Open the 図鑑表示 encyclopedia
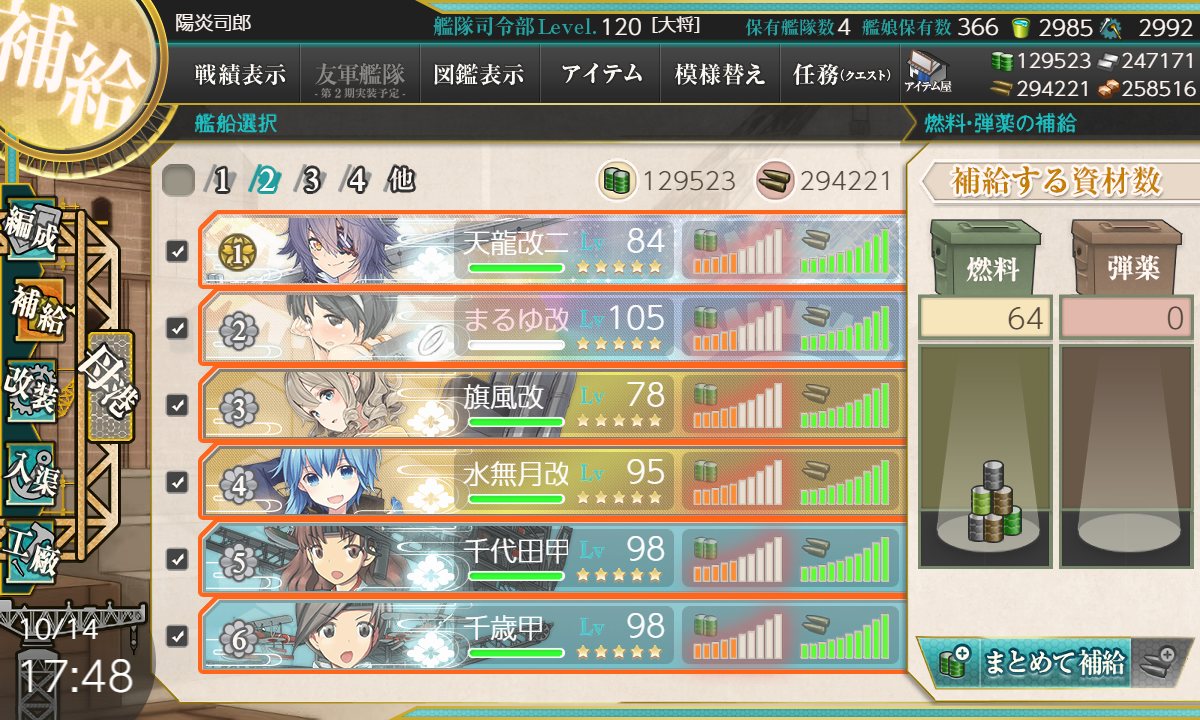Image resolution: width=1200 pixels, height=720 pixels. pyautogui.click(x=479, y=75)
